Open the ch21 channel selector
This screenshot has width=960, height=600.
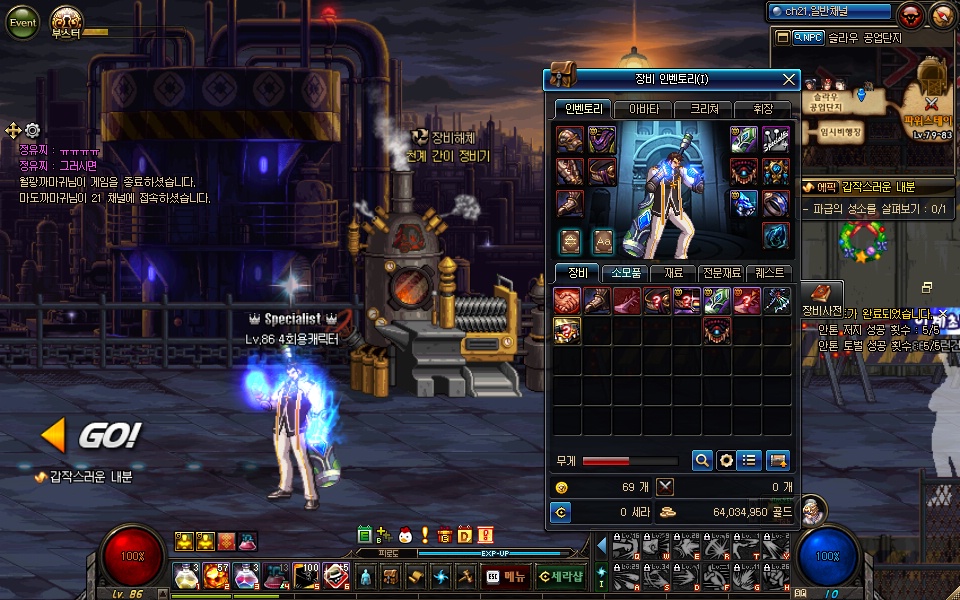point(829,12)
